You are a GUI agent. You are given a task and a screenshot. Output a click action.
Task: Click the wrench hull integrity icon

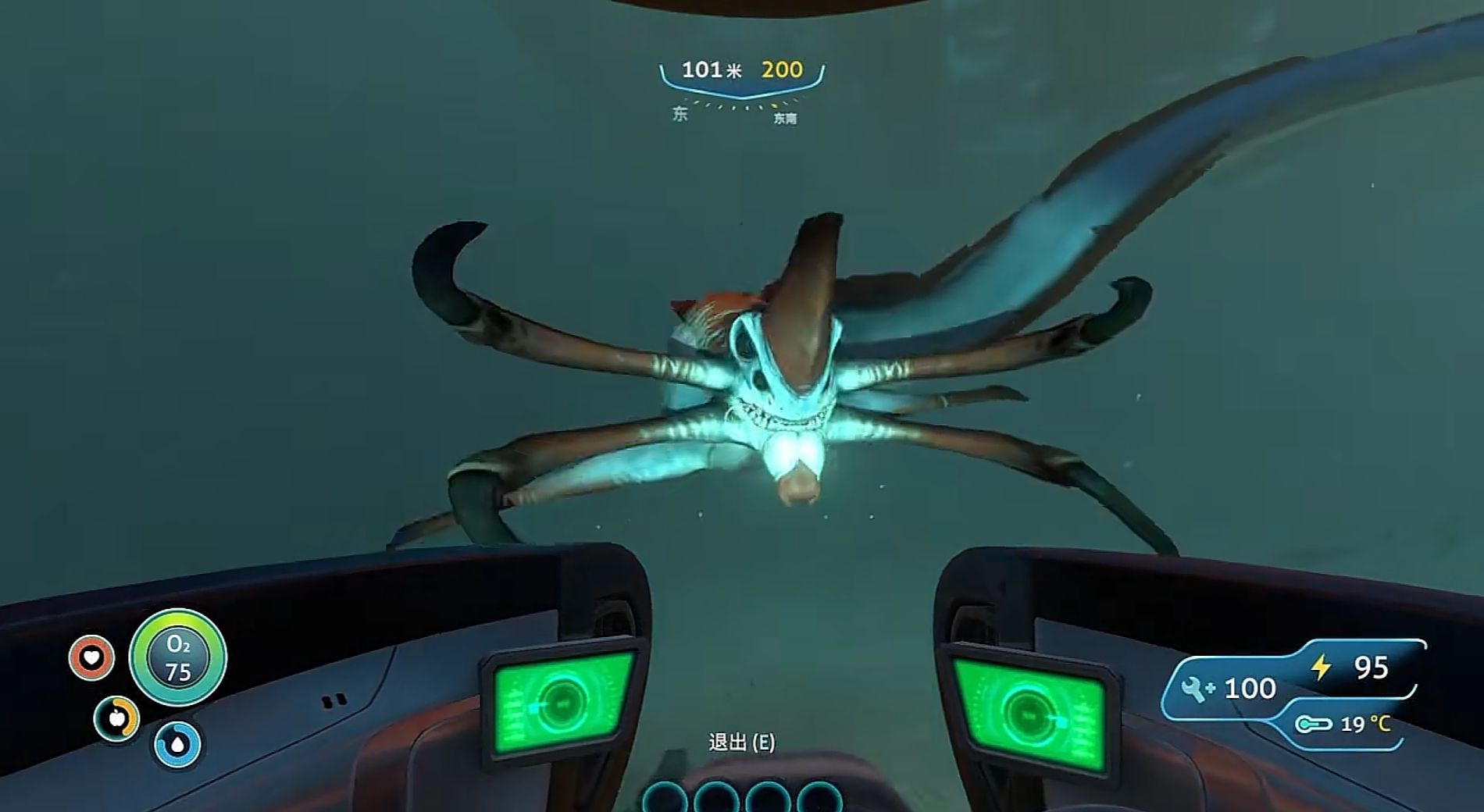point(1196,688)
